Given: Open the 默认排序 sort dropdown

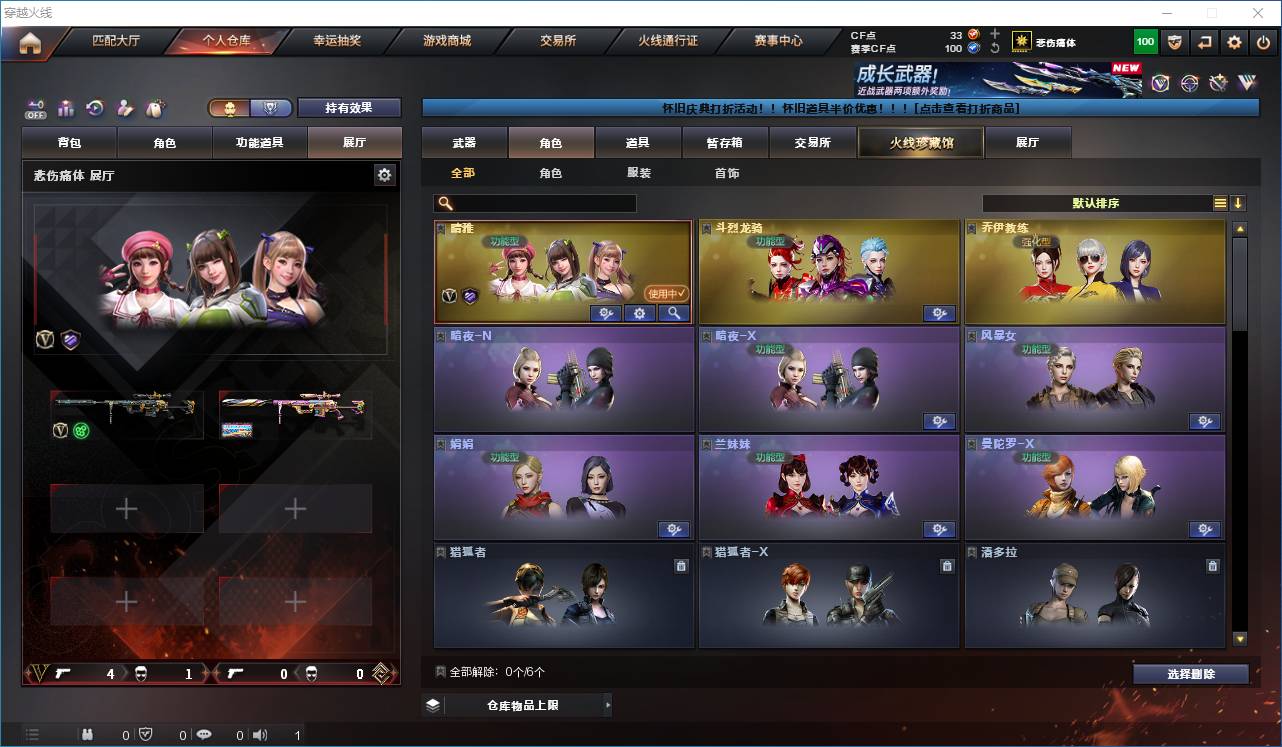Looking at the screenshot, I should click(x=1095, y=203).
